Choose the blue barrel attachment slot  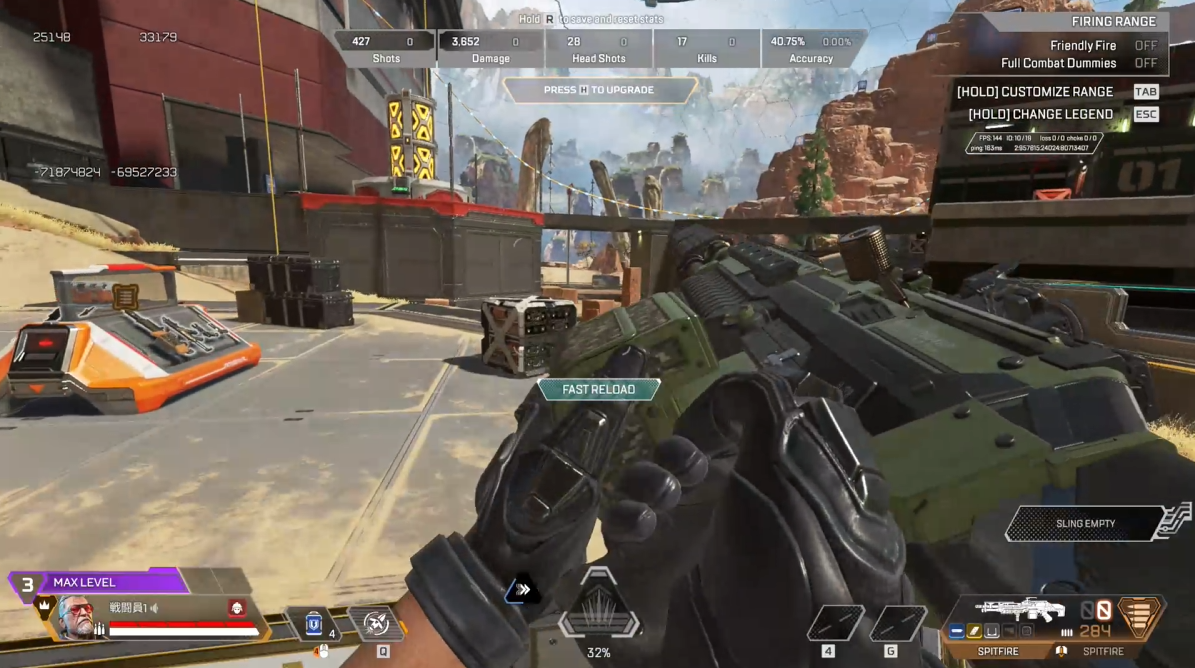pos(958,631)
